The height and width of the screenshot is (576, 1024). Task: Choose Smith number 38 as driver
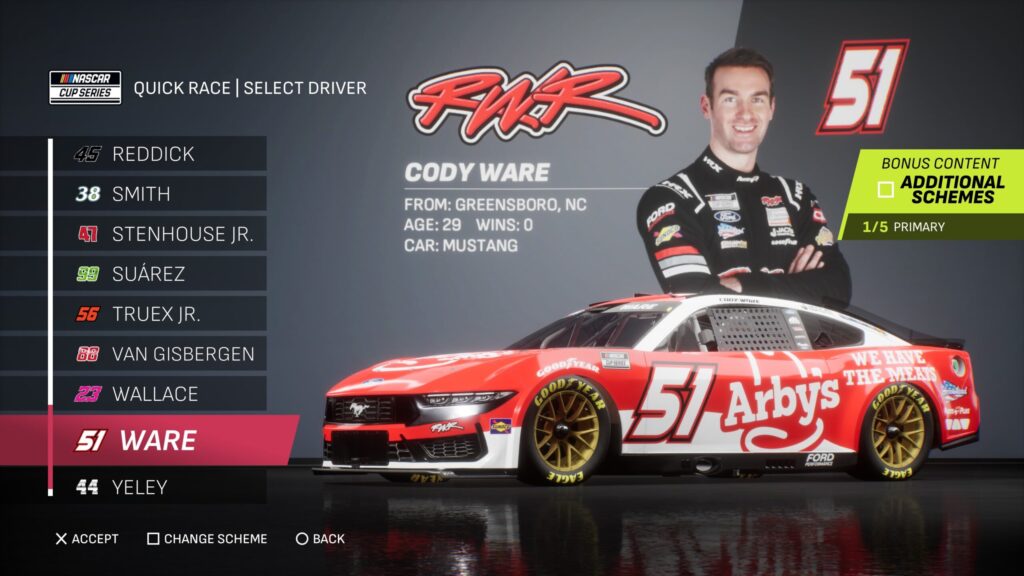155,194
